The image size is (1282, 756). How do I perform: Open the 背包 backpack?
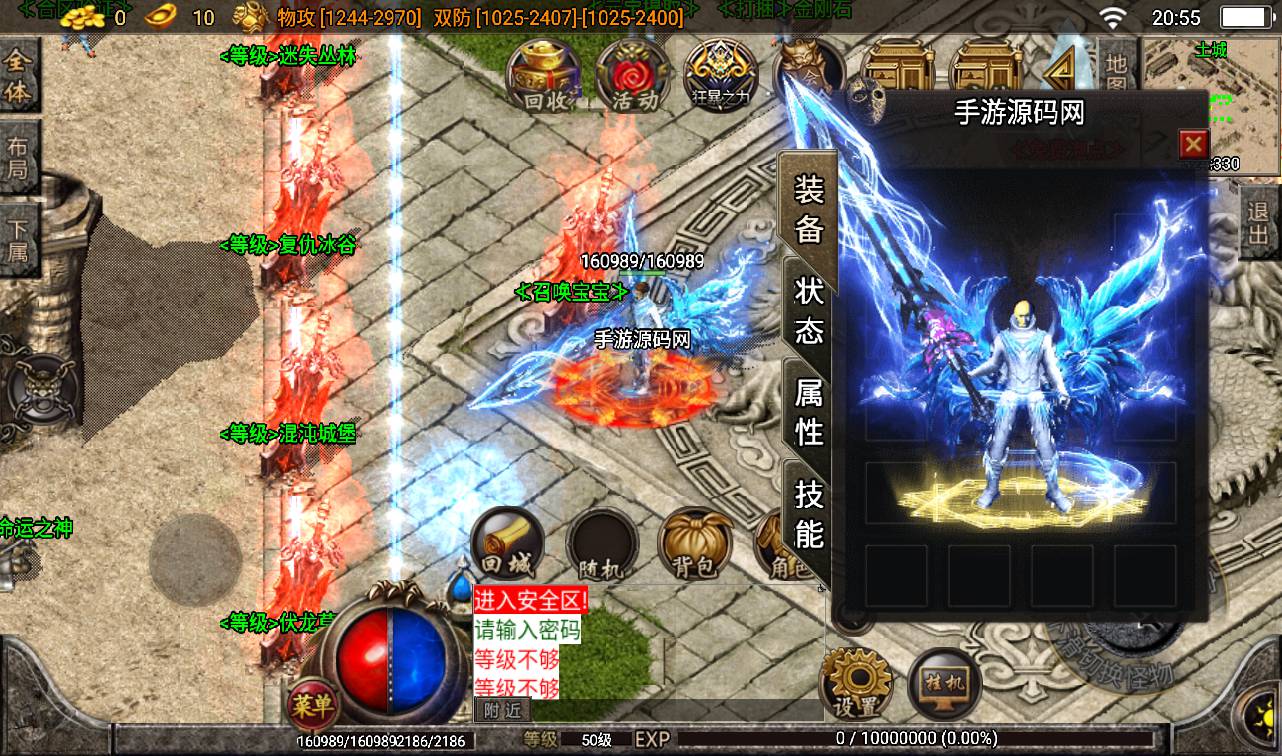click(694, 545)
